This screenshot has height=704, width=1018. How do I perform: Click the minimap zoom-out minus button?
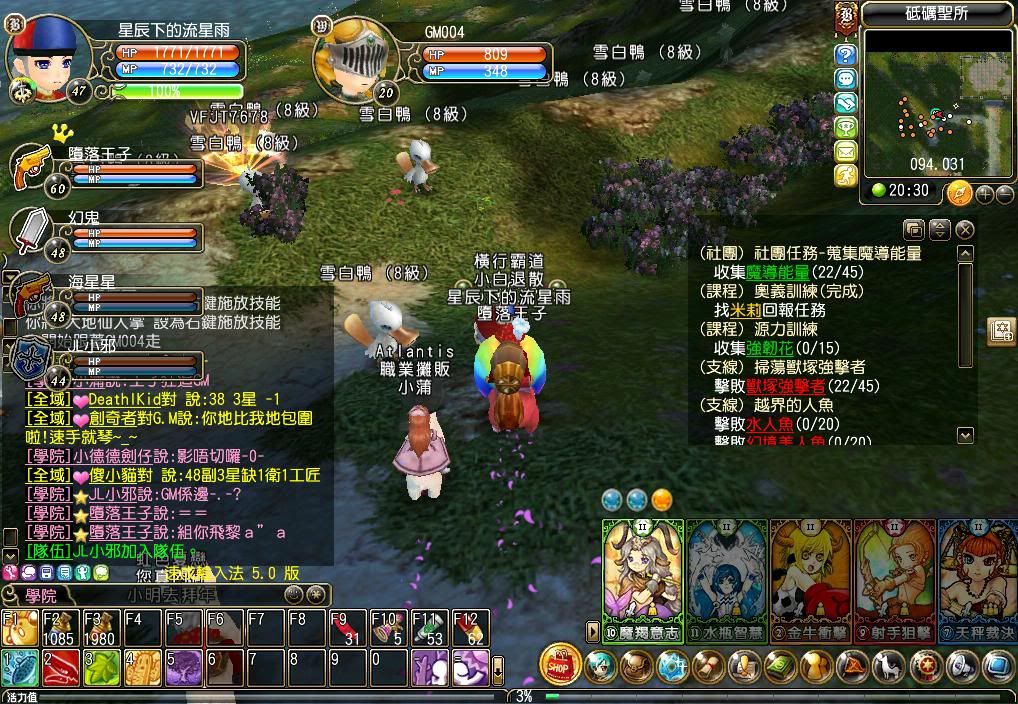pos(1003,193)
